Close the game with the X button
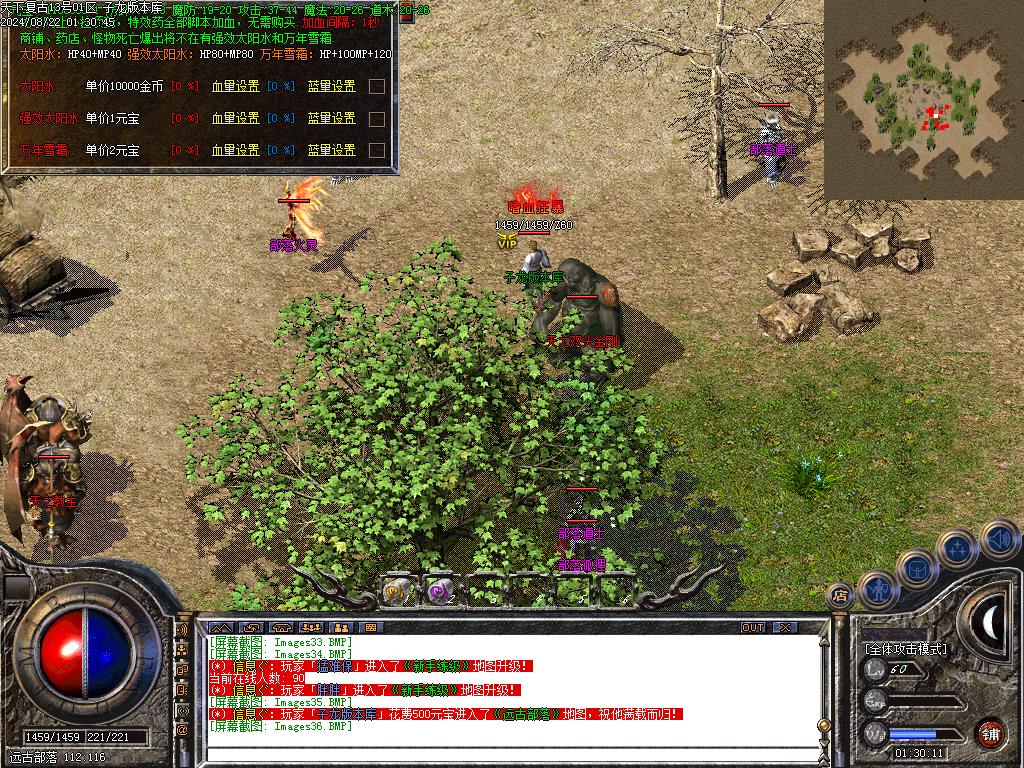Image resolution: width=1024 pixels, height=768 pixels. point(786,627)
